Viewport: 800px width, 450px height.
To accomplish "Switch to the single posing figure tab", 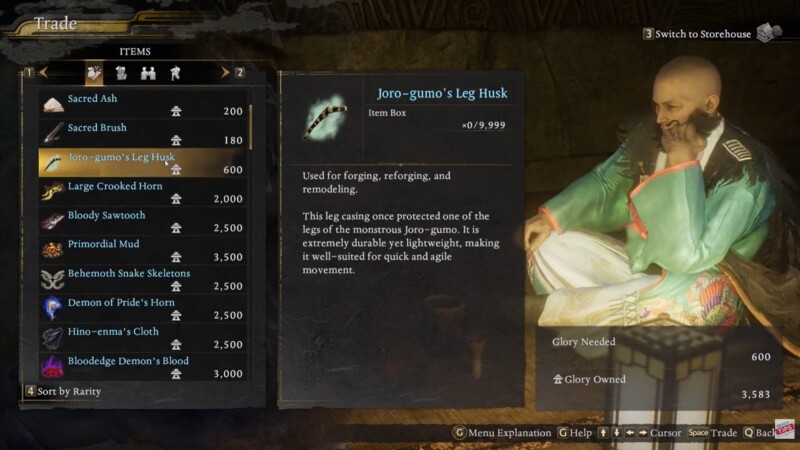I will click(x=175, y=72).
